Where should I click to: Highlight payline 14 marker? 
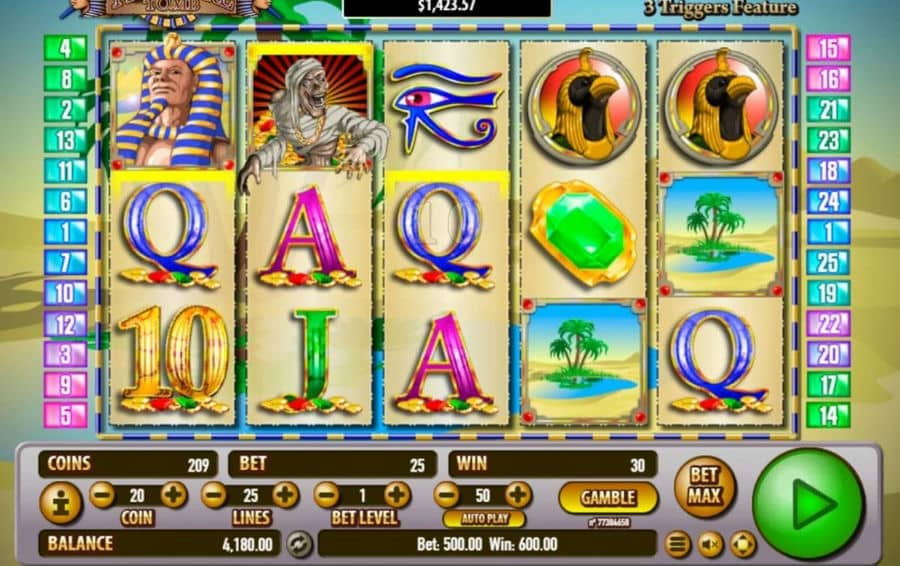(x=828, y=414)
